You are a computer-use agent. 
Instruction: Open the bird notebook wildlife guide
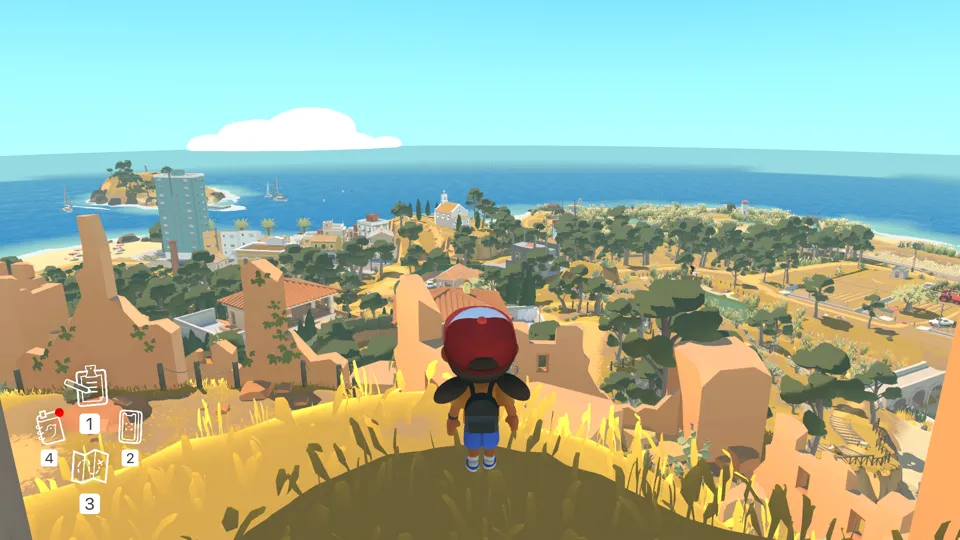49,427
